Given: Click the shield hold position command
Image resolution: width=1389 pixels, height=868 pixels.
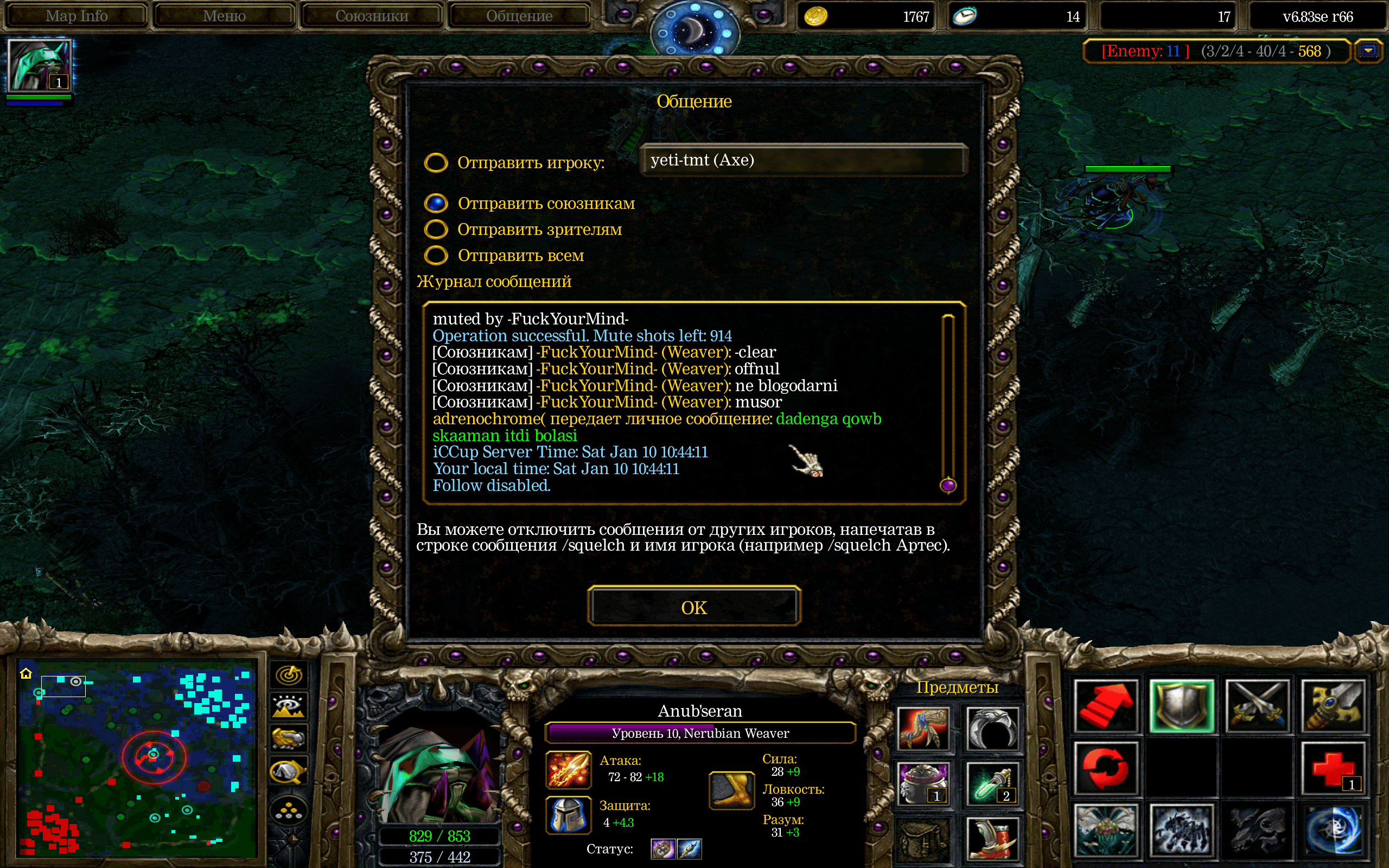Looking at the screenshot, I should pyautogui.click(x=1182, y=707).
